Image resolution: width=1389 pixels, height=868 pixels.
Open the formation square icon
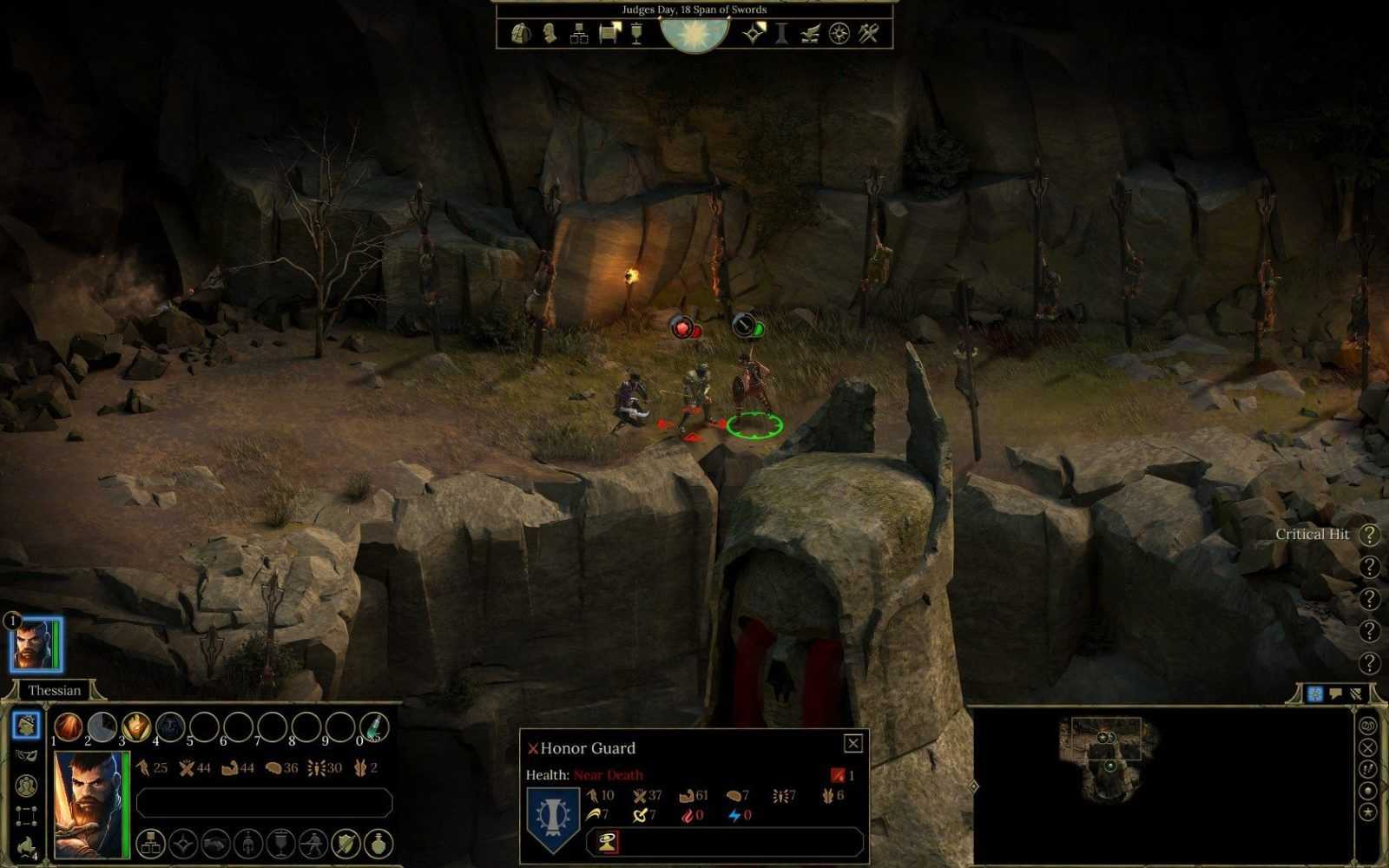click(26, 816)
